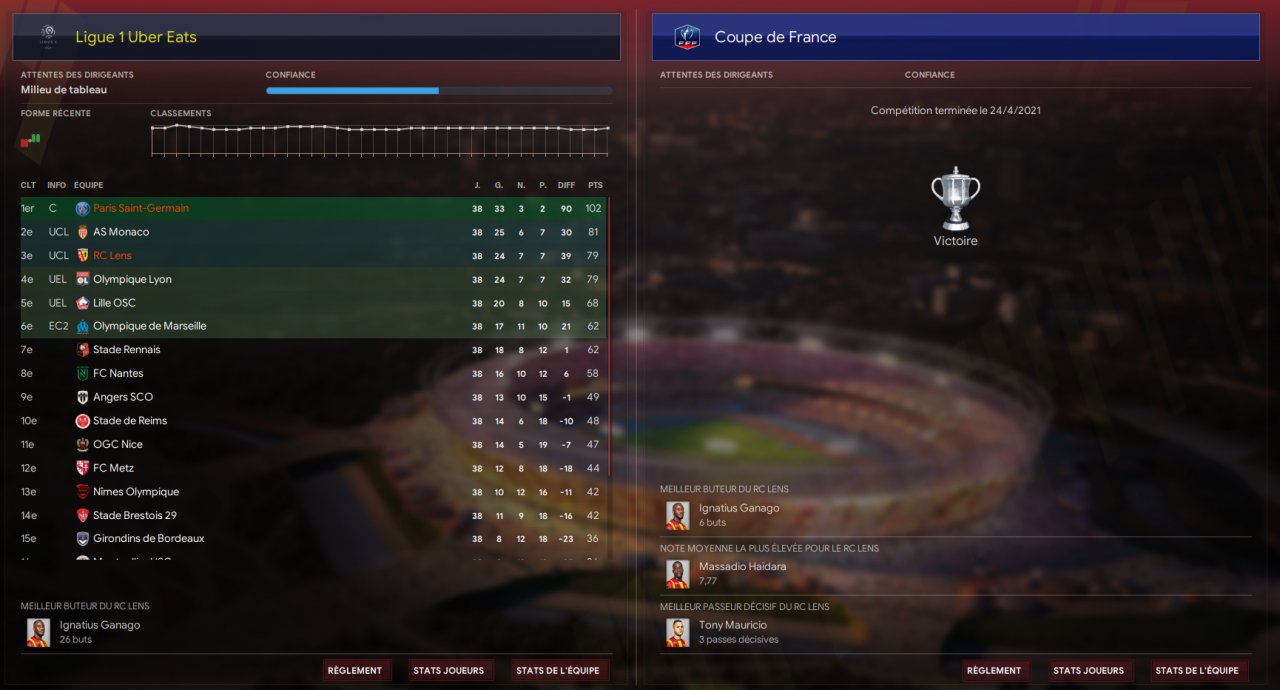View Tony Mauricio's player profile
Screen dimensions: 1280x690
coord(732,626)
